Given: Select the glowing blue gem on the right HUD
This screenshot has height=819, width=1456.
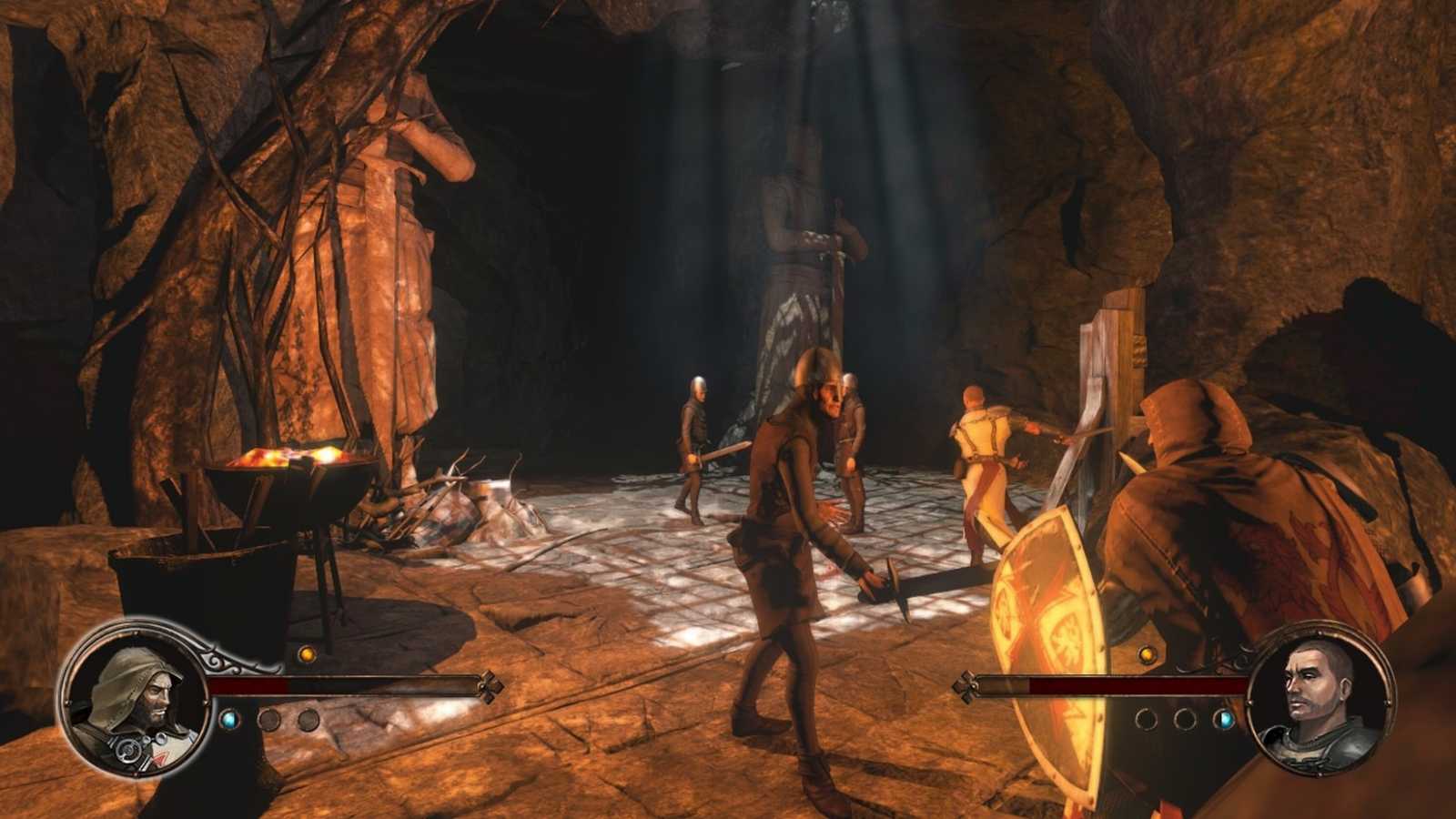Looking at the screenshot, I should coord(1223,720).
